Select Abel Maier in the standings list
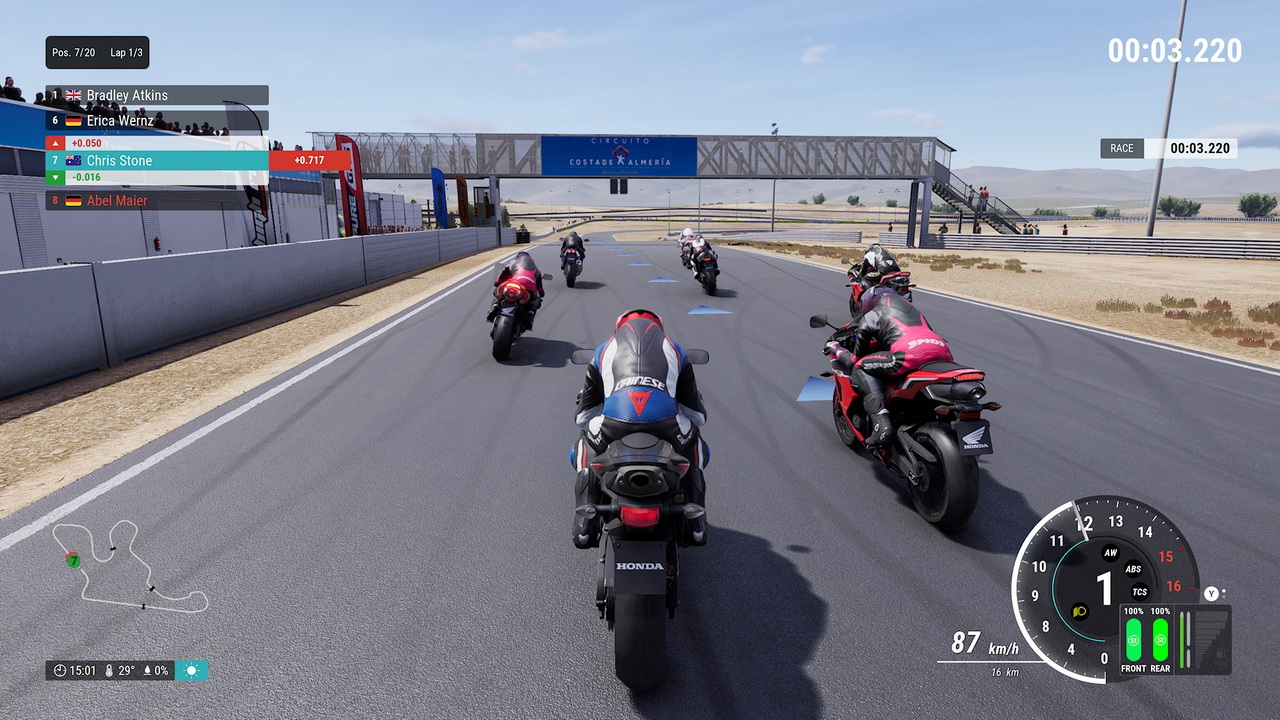Viewport: 1280px width, 720px height. tap(157, 200)
